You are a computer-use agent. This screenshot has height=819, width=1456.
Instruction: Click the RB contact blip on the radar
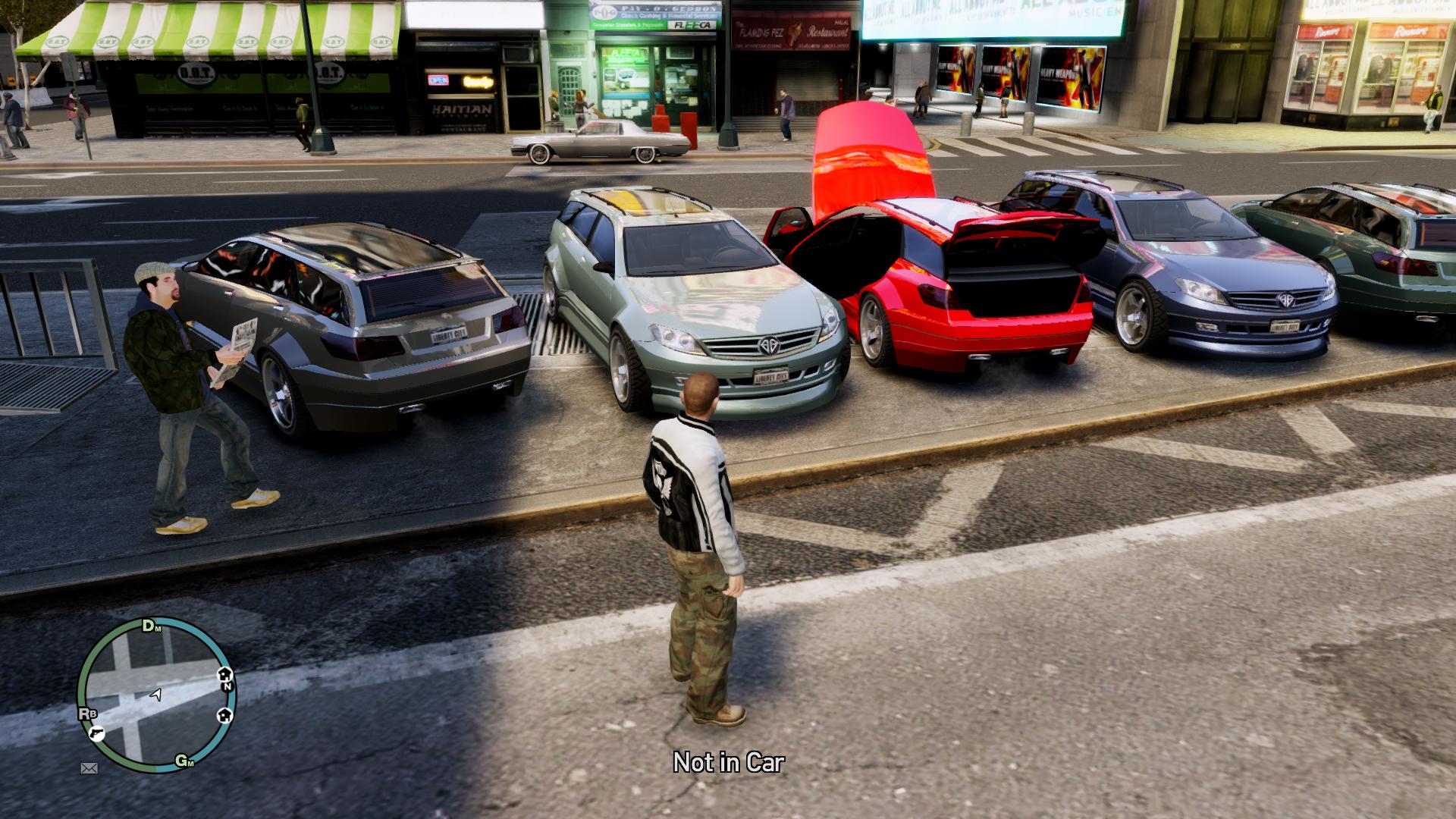(x=87, y=714)
